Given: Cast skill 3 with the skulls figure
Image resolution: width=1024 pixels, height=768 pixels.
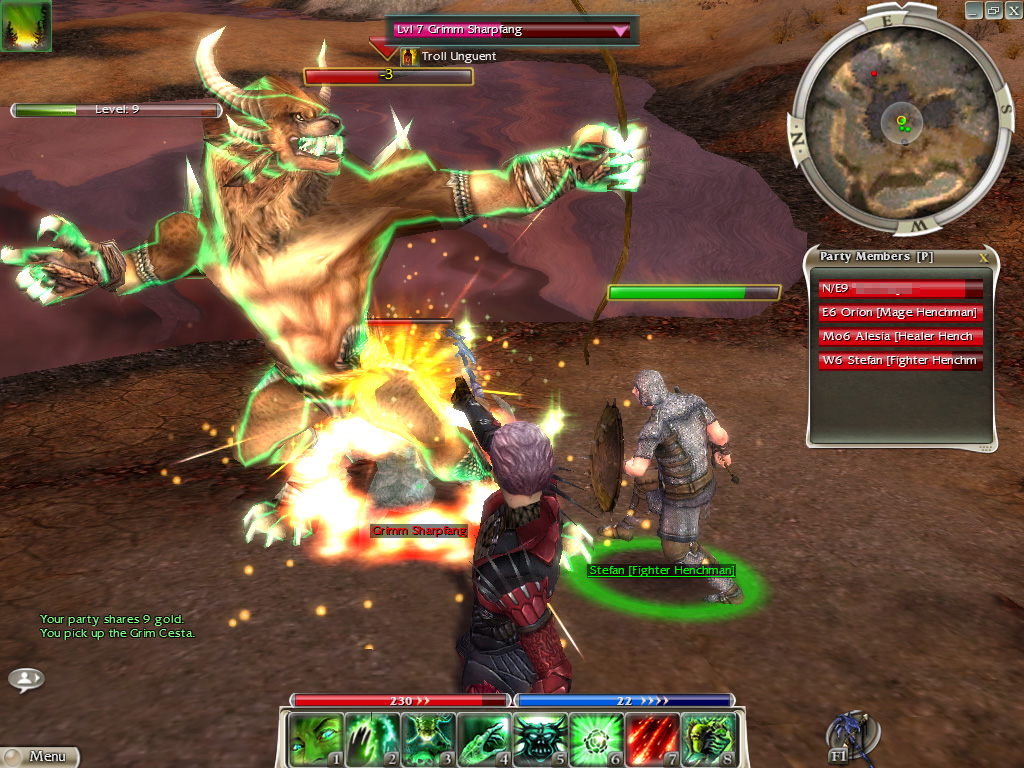Looking at the screenshot, I should (428, 739).
